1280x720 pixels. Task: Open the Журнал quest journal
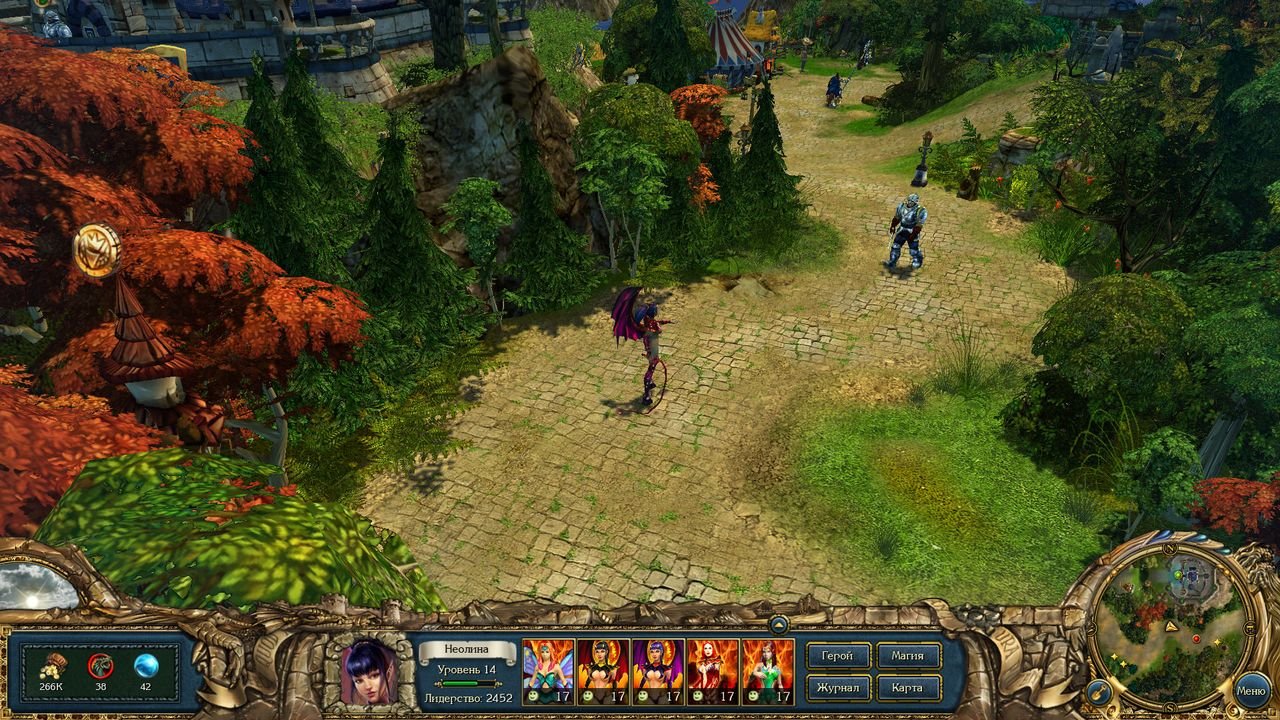pyautogui.click(x=837, y=688)
